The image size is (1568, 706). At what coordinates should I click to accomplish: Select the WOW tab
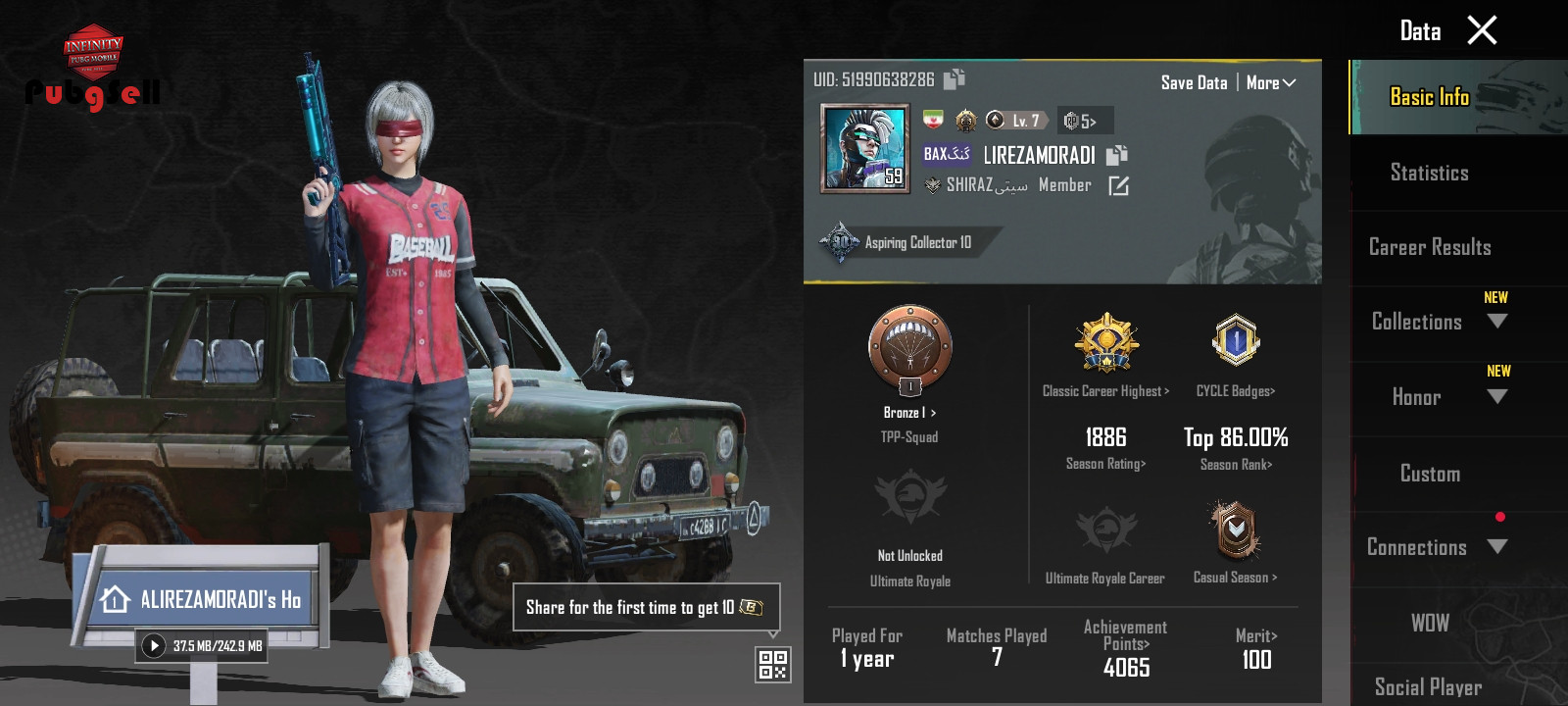[1429, 624]
